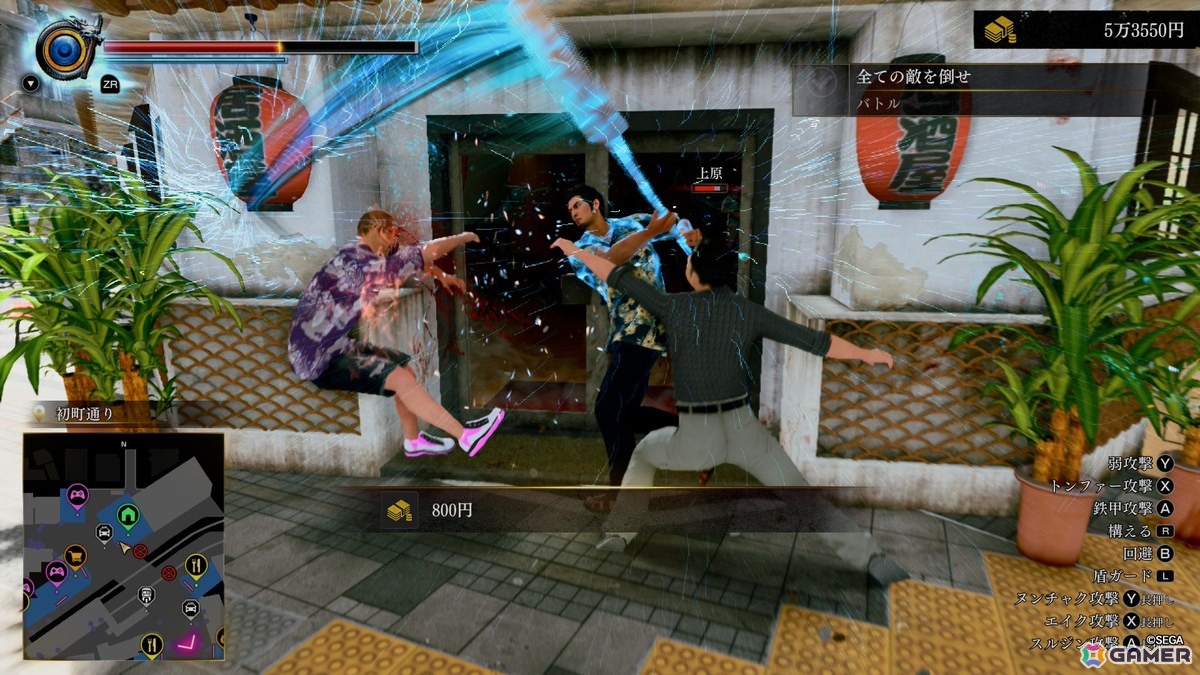Click the 初町通り location label
This screenshot has height=675, width=1200.
pos(84,412)
